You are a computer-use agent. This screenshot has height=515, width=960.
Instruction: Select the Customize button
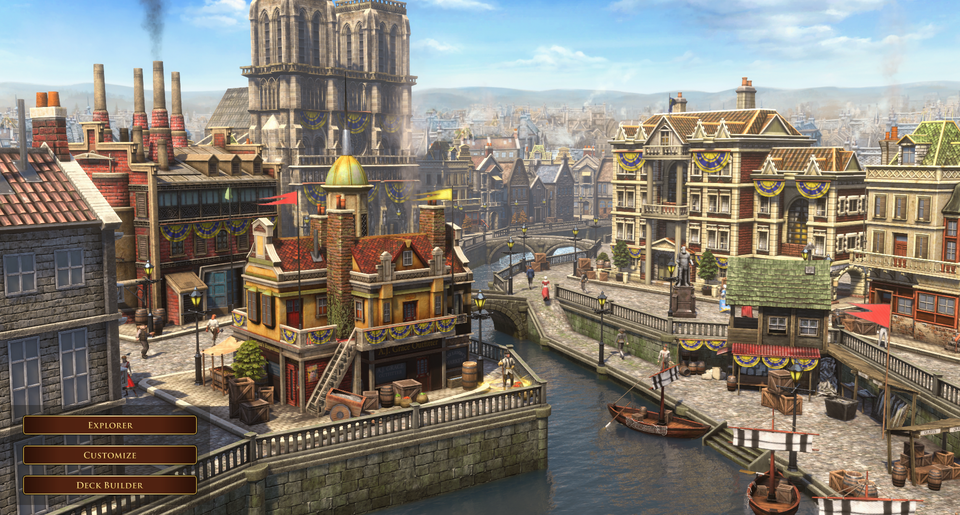[110, 455]
